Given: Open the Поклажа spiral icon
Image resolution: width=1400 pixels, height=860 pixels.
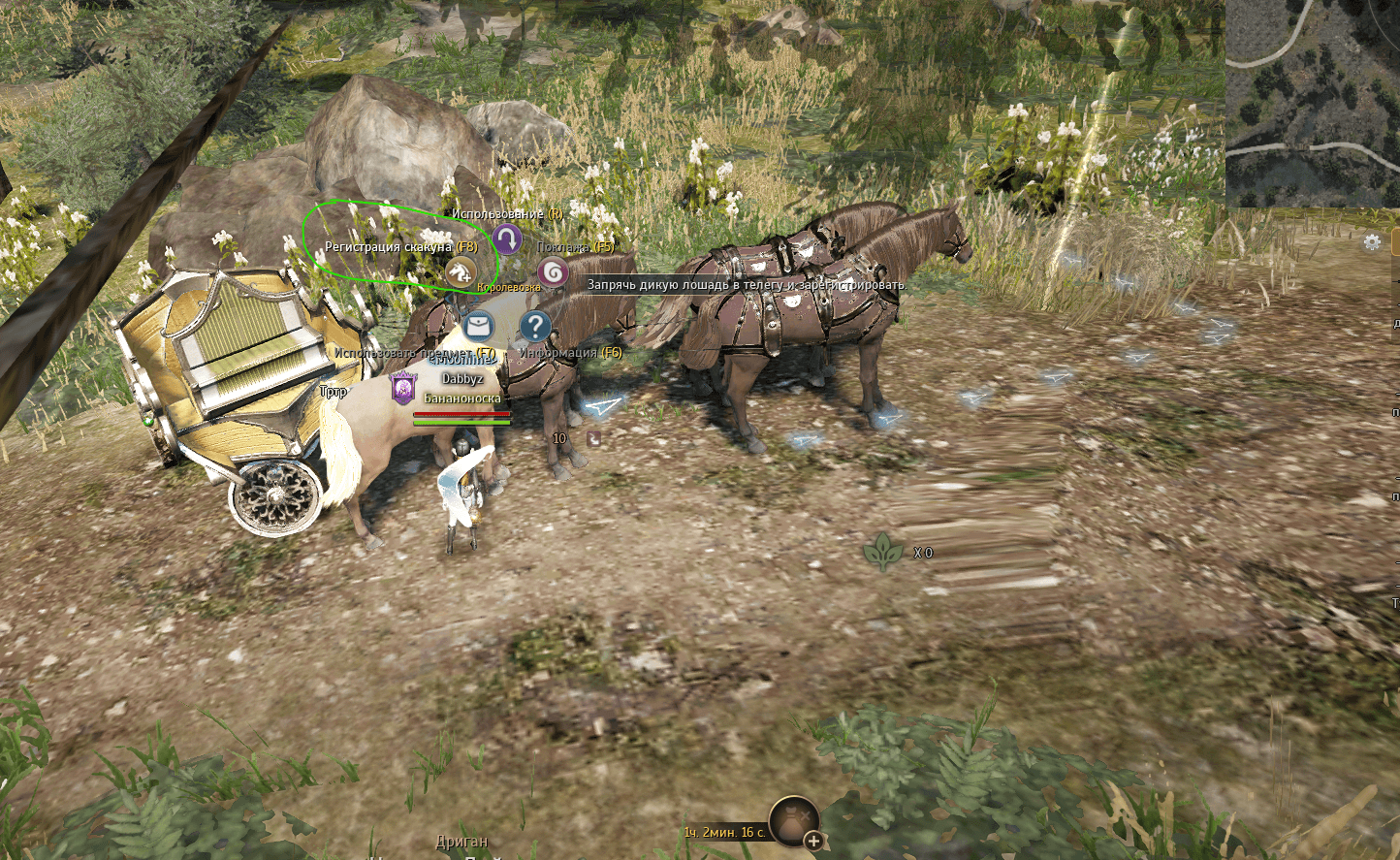Looking at the screenshot, I should 553,272.
